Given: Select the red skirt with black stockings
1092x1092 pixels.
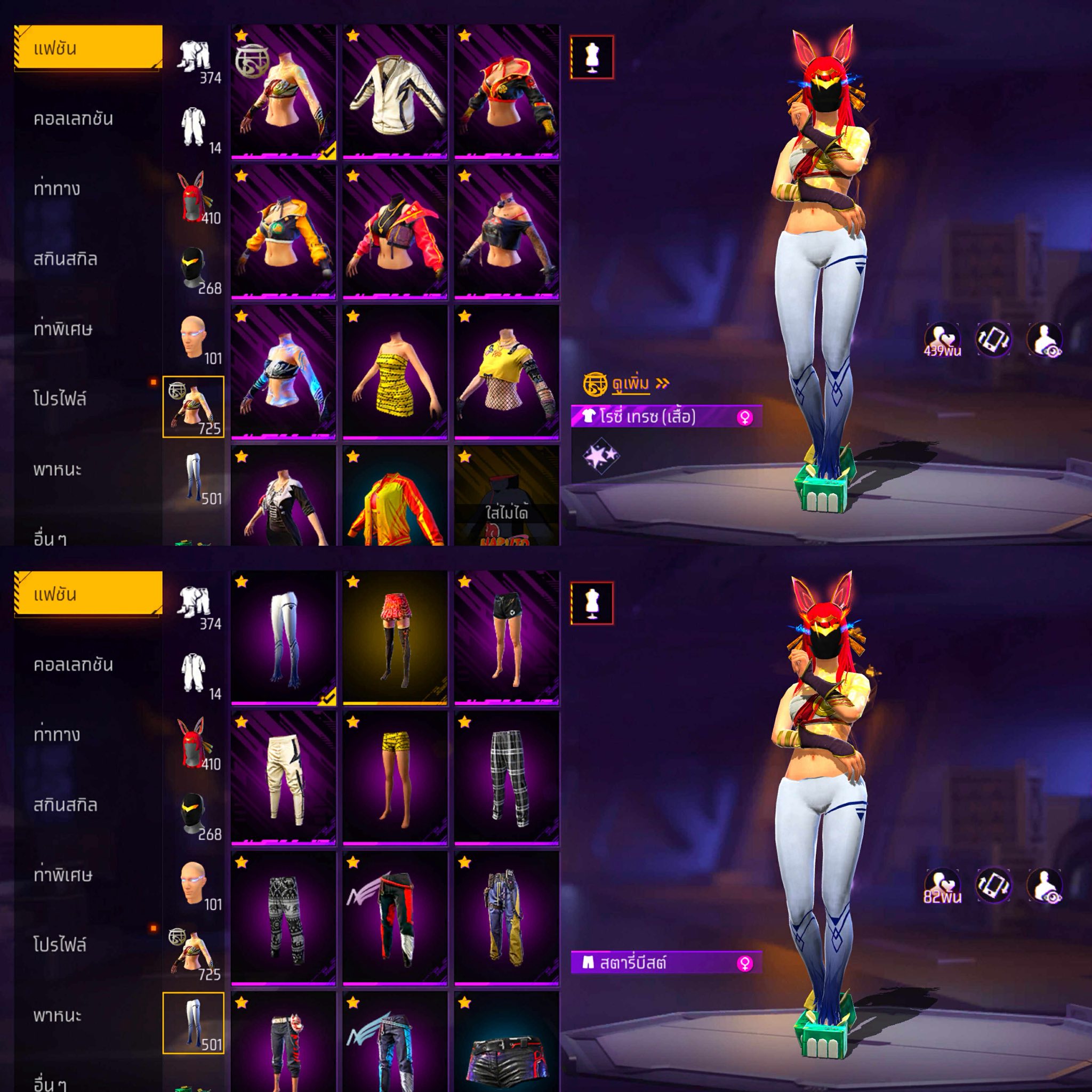Looking at the screenshot, I should (x=395, y=638).
